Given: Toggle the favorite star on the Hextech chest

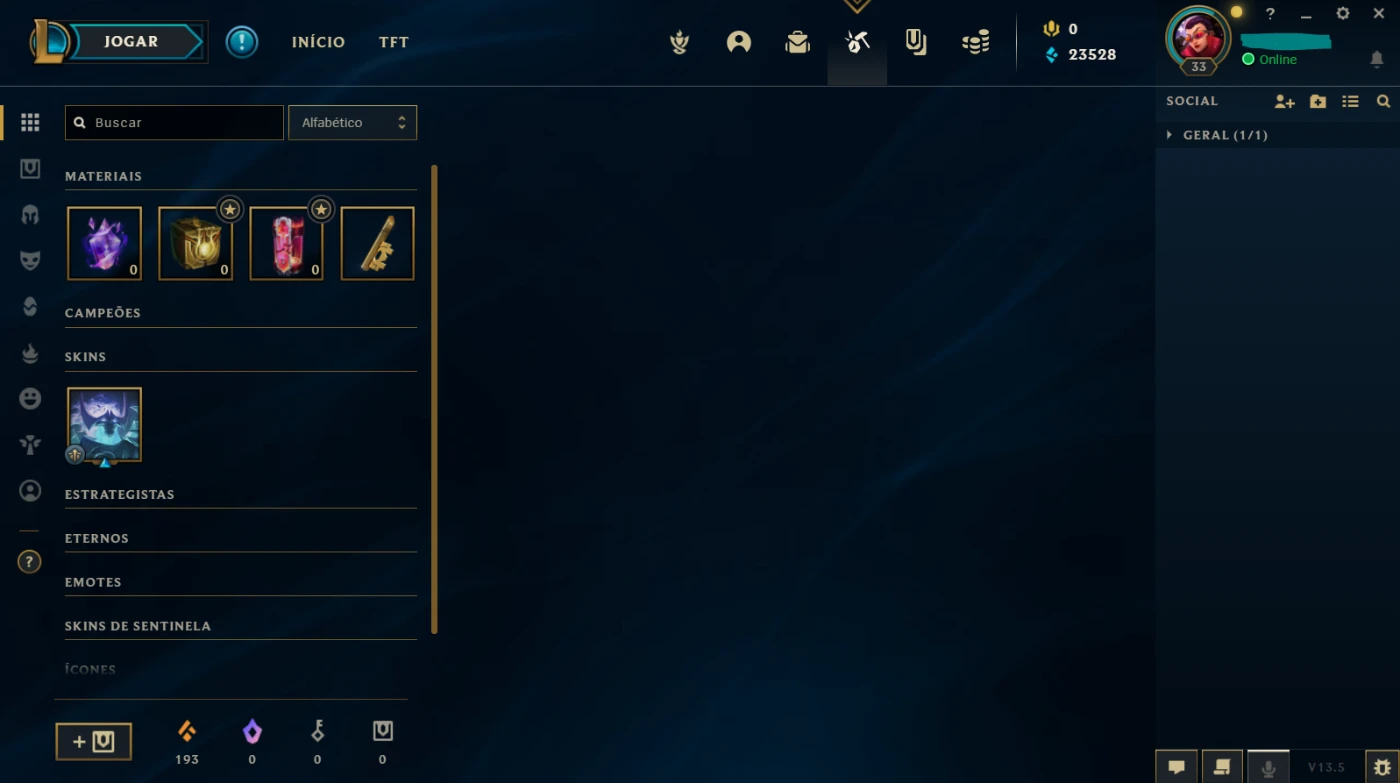Looking at the screenshot, I should [230, 209].
